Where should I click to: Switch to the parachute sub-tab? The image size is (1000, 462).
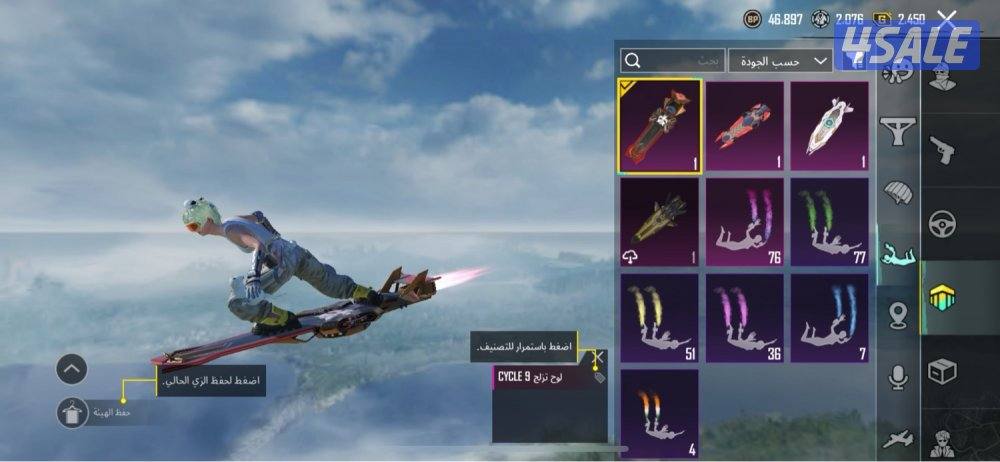898,192
